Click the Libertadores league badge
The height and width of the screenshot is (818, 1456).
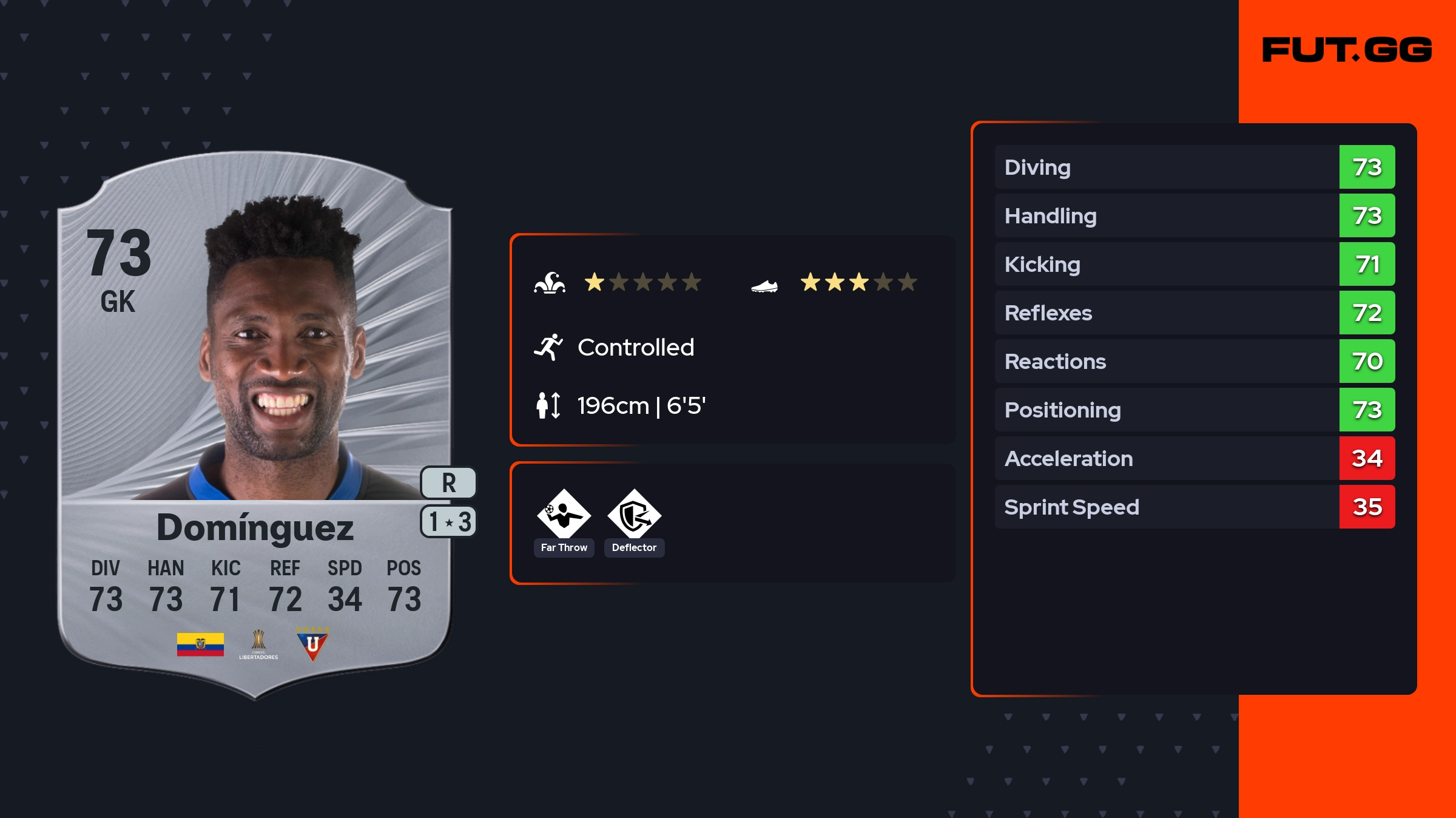point(258,644)
